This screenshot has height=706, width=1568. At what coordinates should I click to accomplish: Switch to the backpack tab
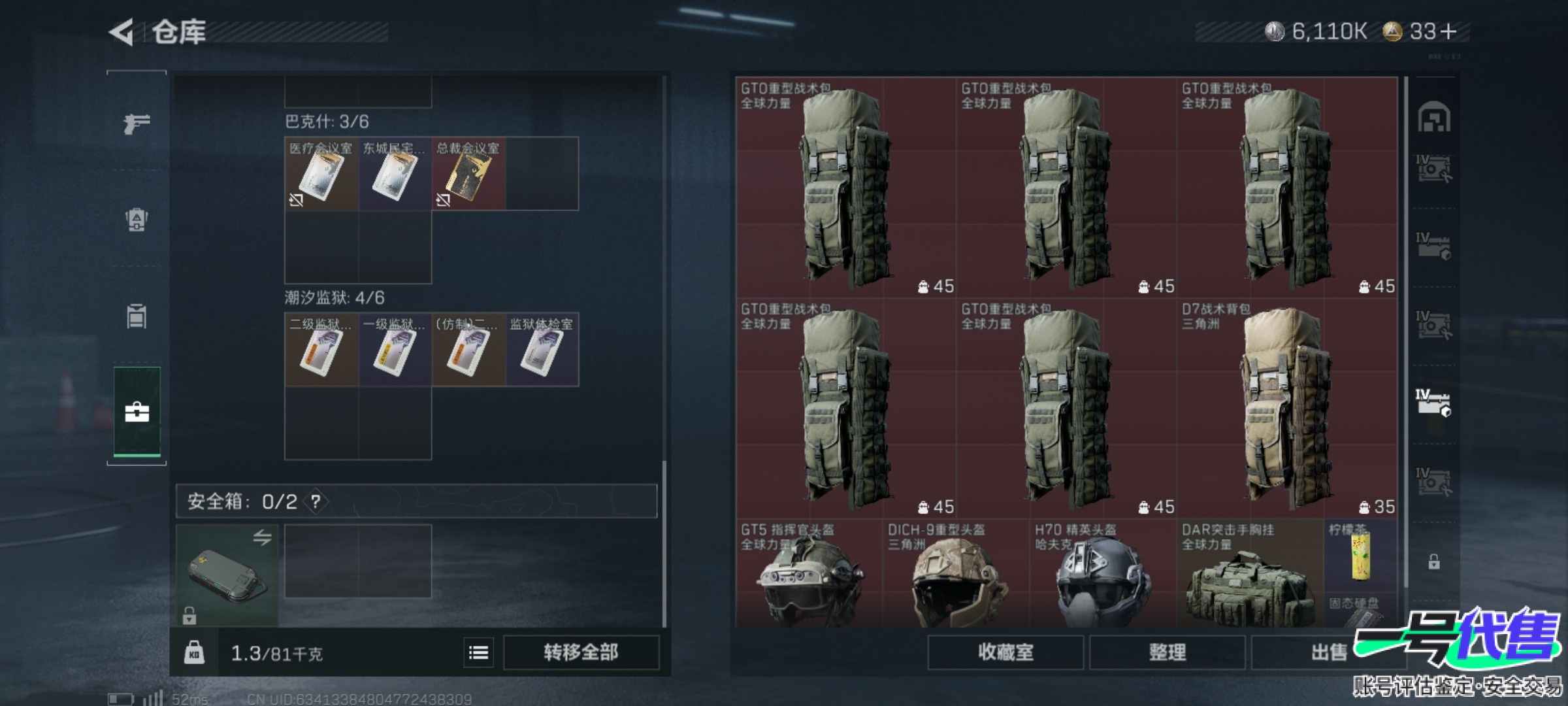click(x=137, y=220)
